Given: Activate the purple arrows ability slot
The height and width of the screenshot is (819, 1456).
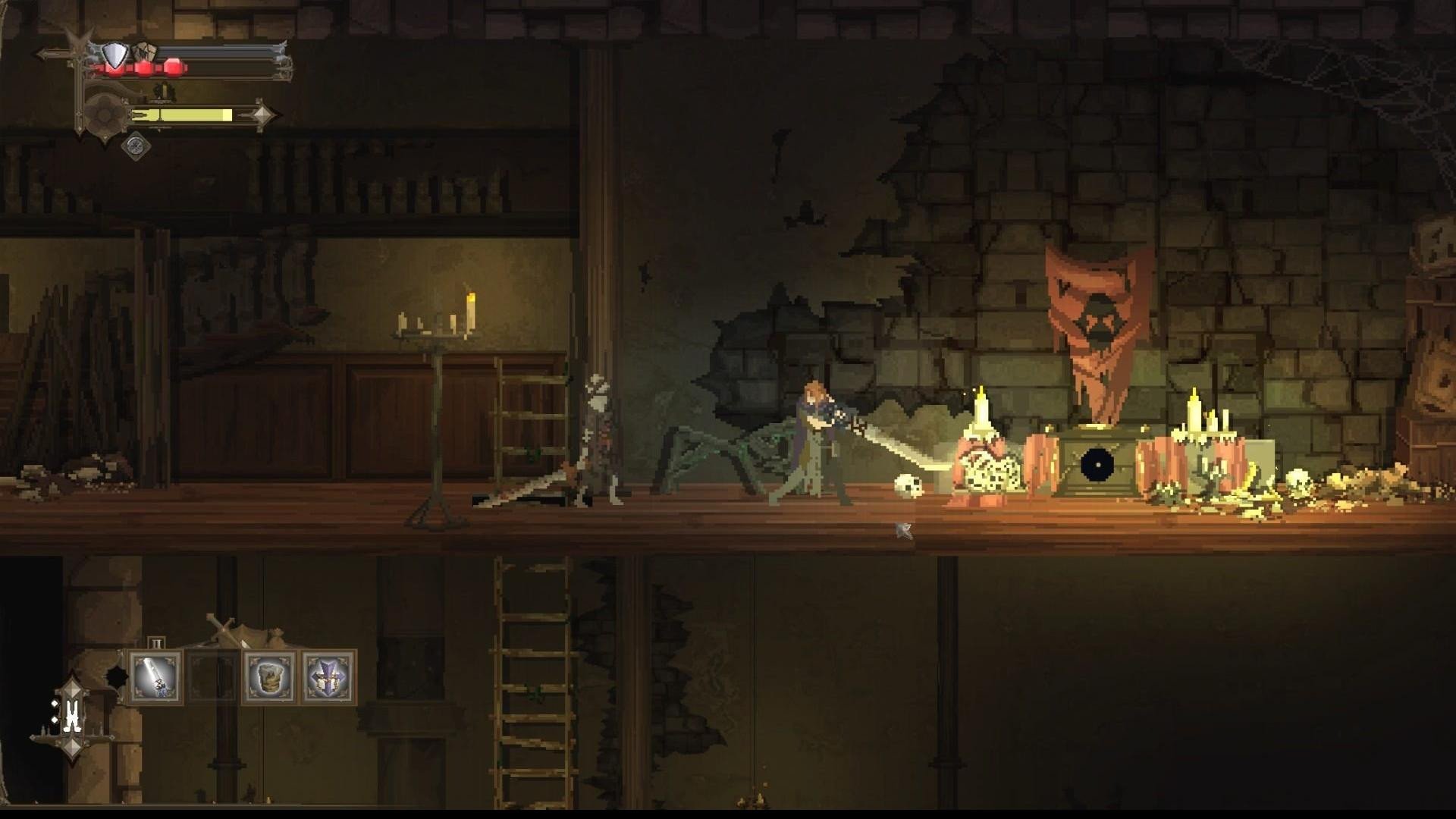Looking at the screenshot, I should point(328,677).
